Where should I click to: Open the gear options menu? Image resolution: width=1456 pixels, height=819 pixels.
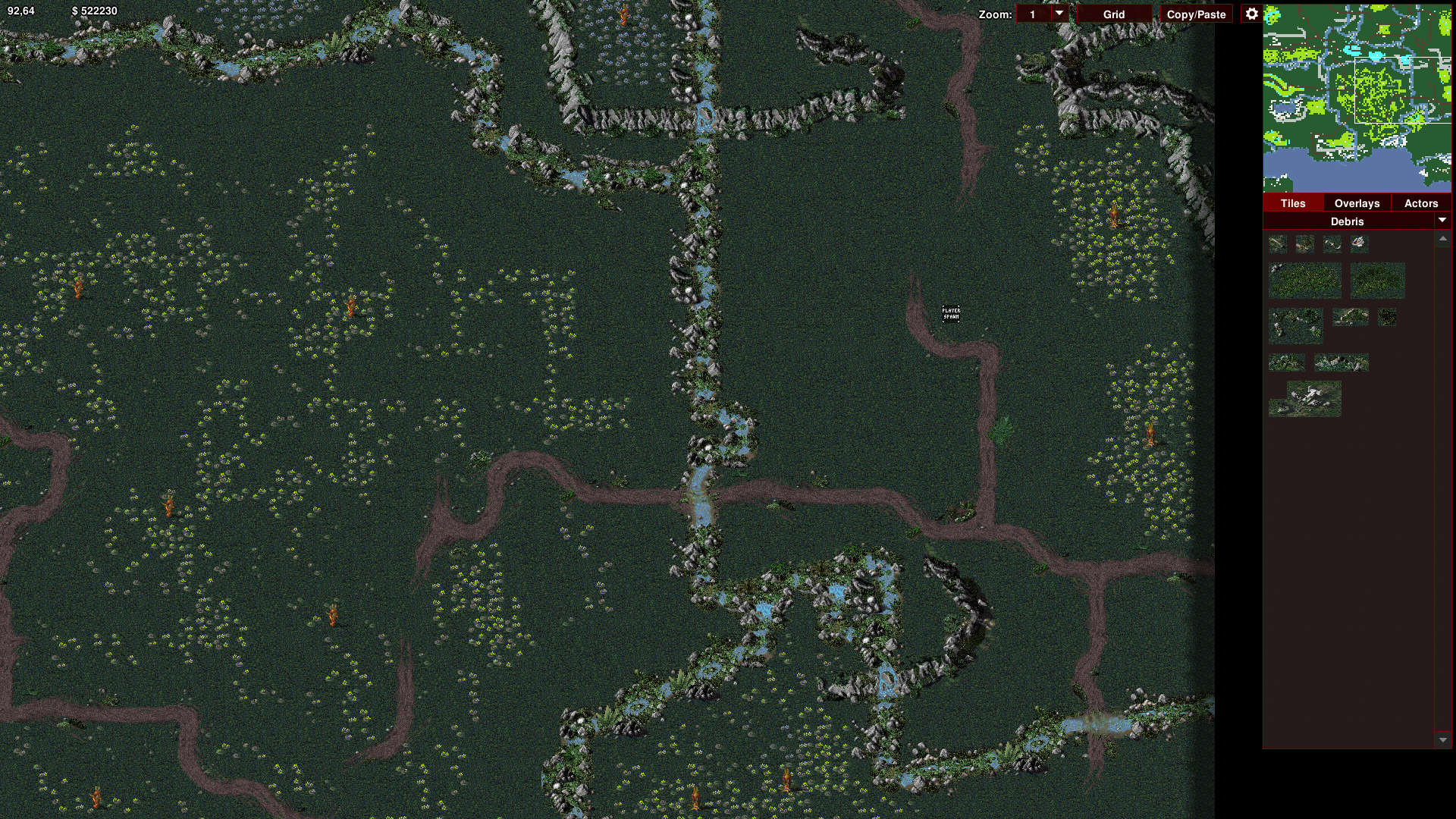tap(1251, 14)
